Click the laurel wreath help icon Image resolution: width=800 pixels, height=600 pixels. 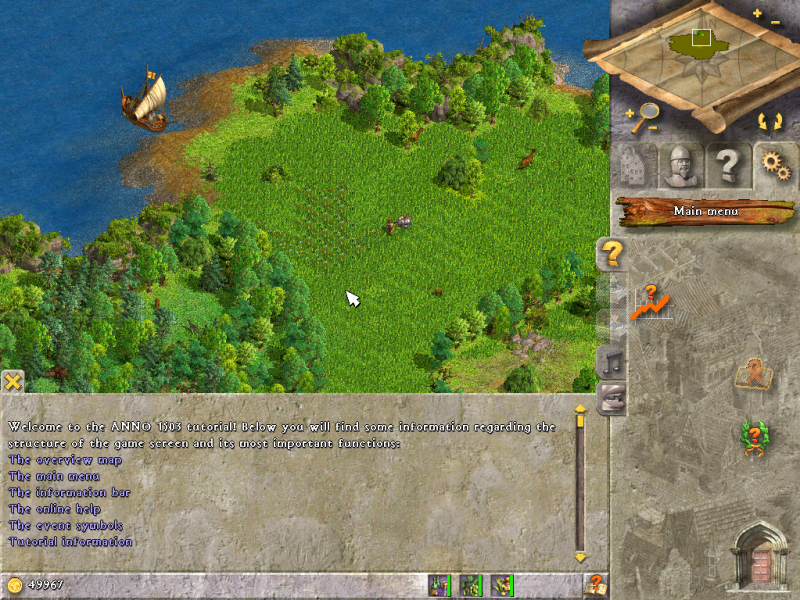[x=753, y=438]
